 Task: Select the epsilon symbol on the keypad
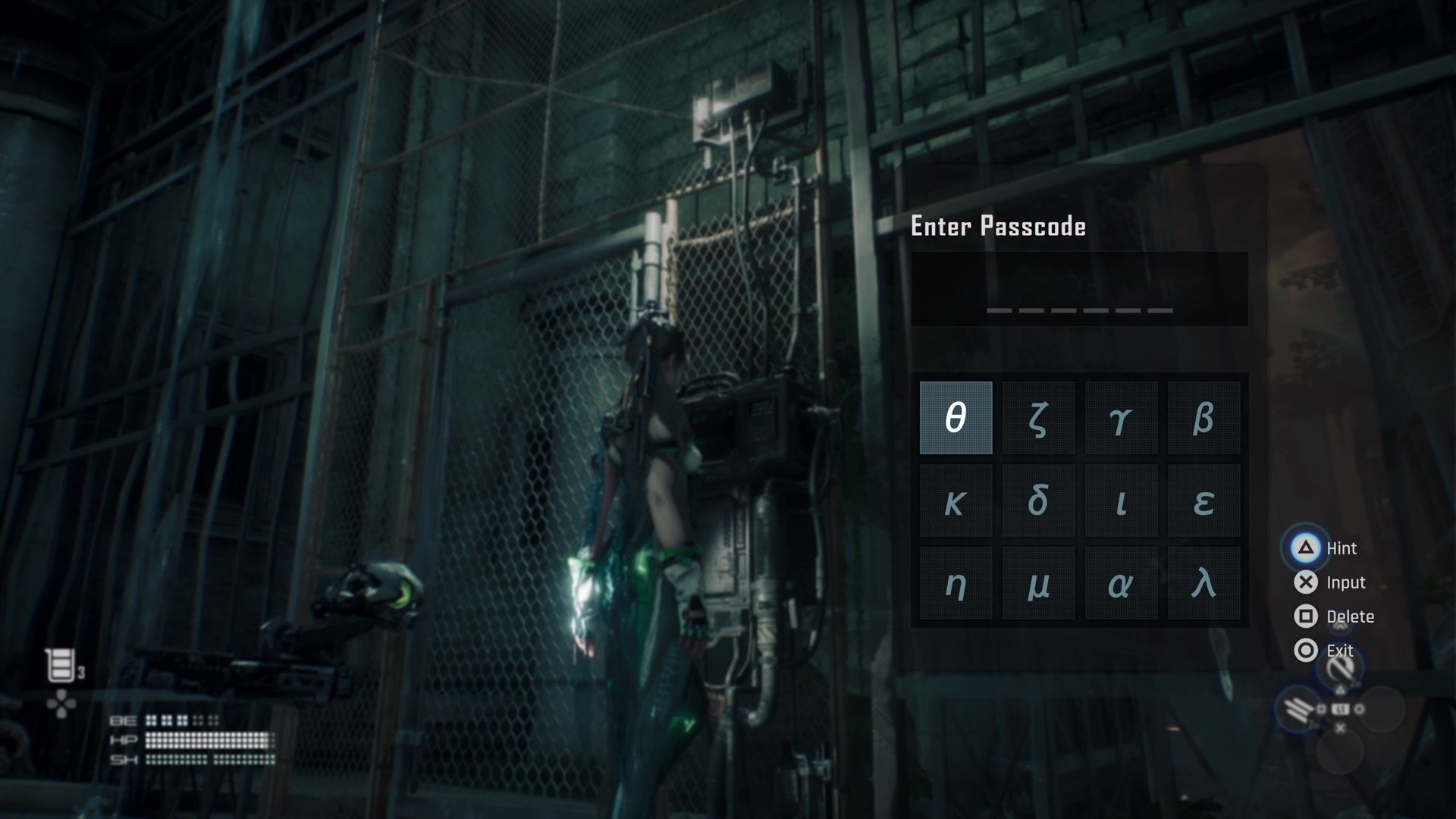pyautogui.click(x=1203, y=500)
